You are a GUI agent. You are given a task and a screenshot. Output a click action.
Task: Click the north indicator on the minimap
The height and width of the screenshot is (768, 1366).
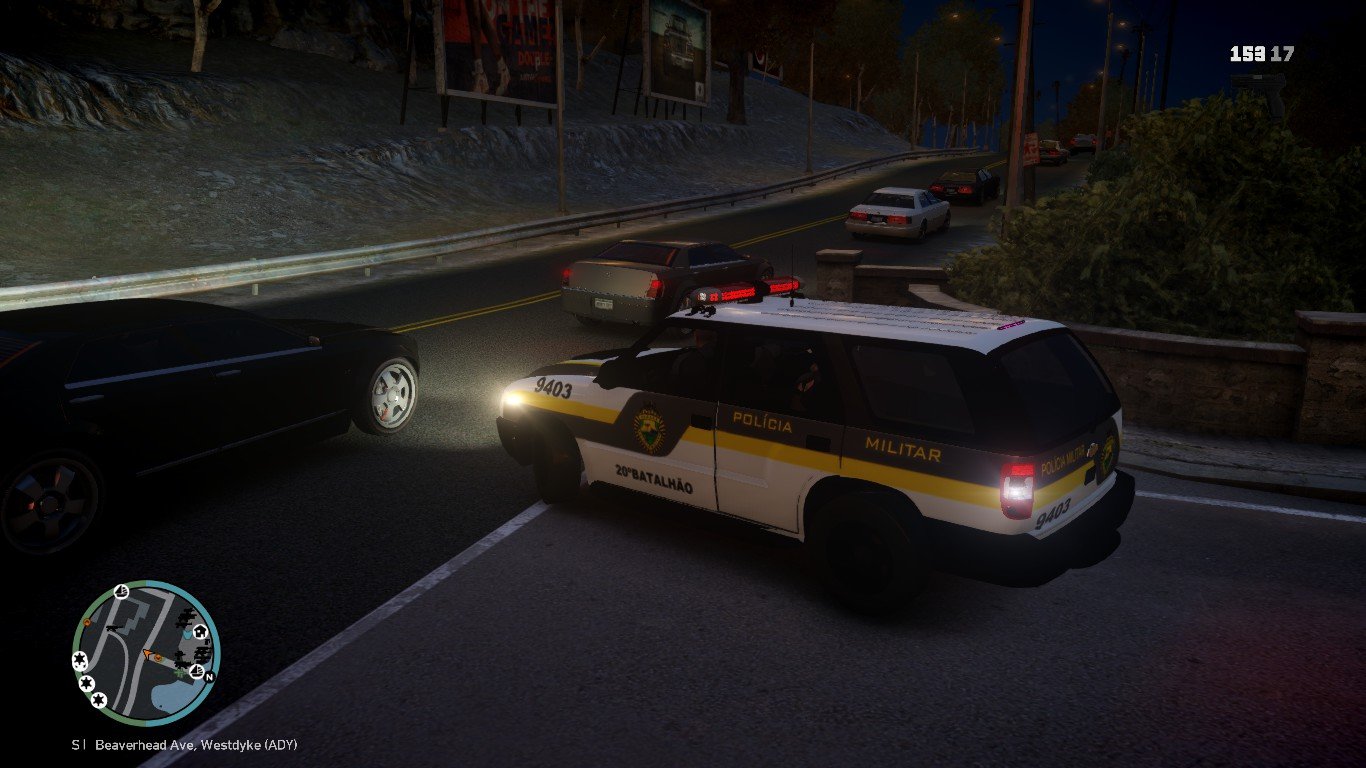pos(209,677)
